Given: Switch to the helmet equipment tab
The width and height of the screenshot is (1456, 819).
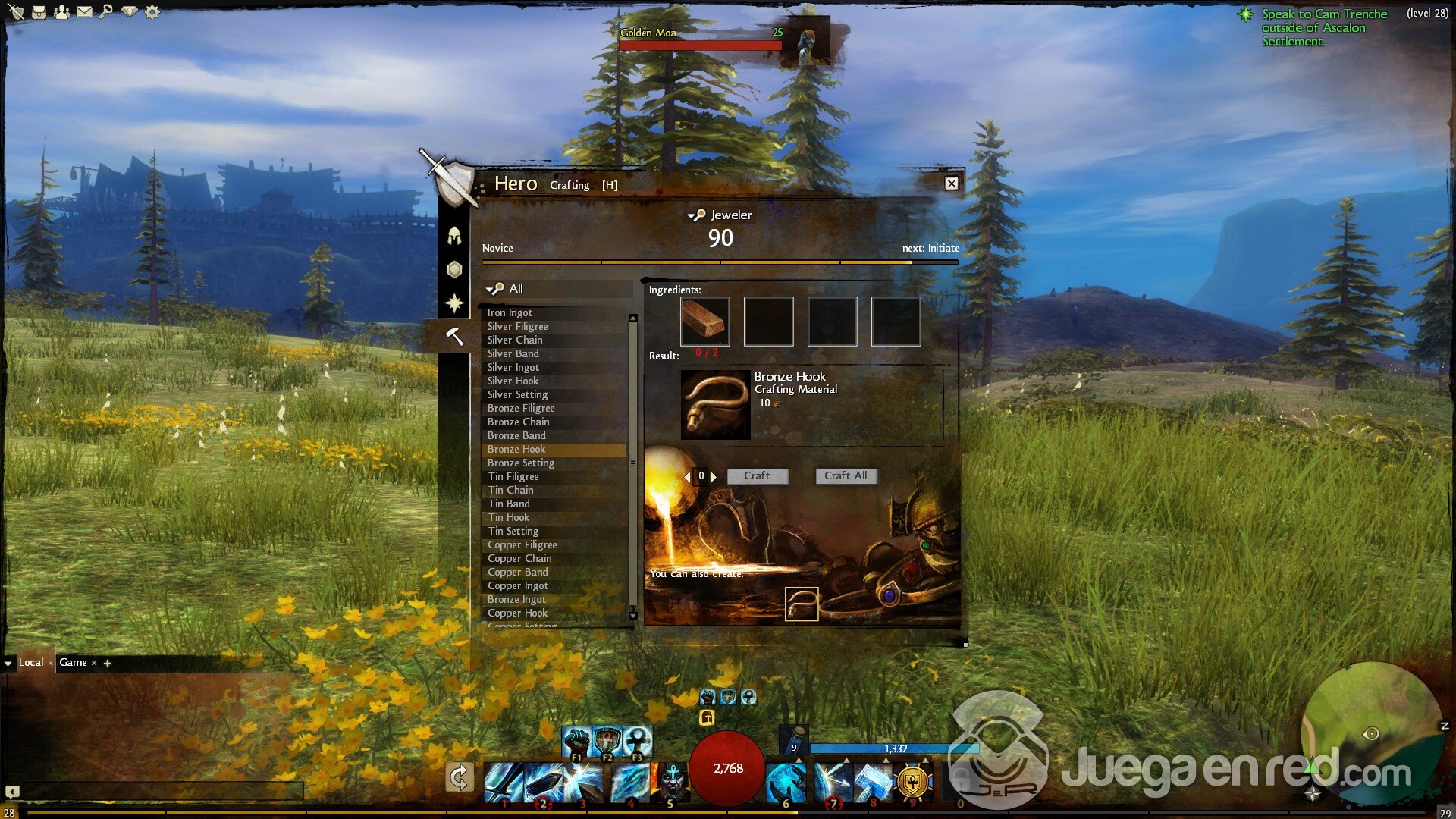Looking at the screenshot, I should click(x=454, y=236).
